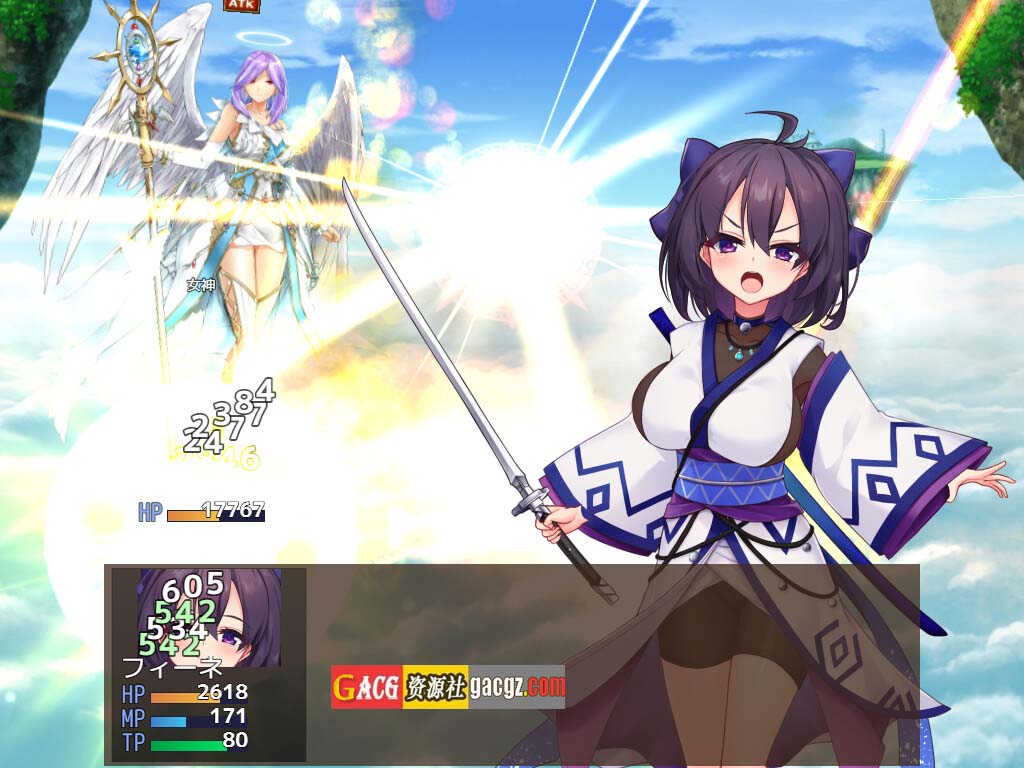This screenshot has height=768, width=1024.
Task: Click the ATK buff icon above the goddess
Action: coord(241,5)
